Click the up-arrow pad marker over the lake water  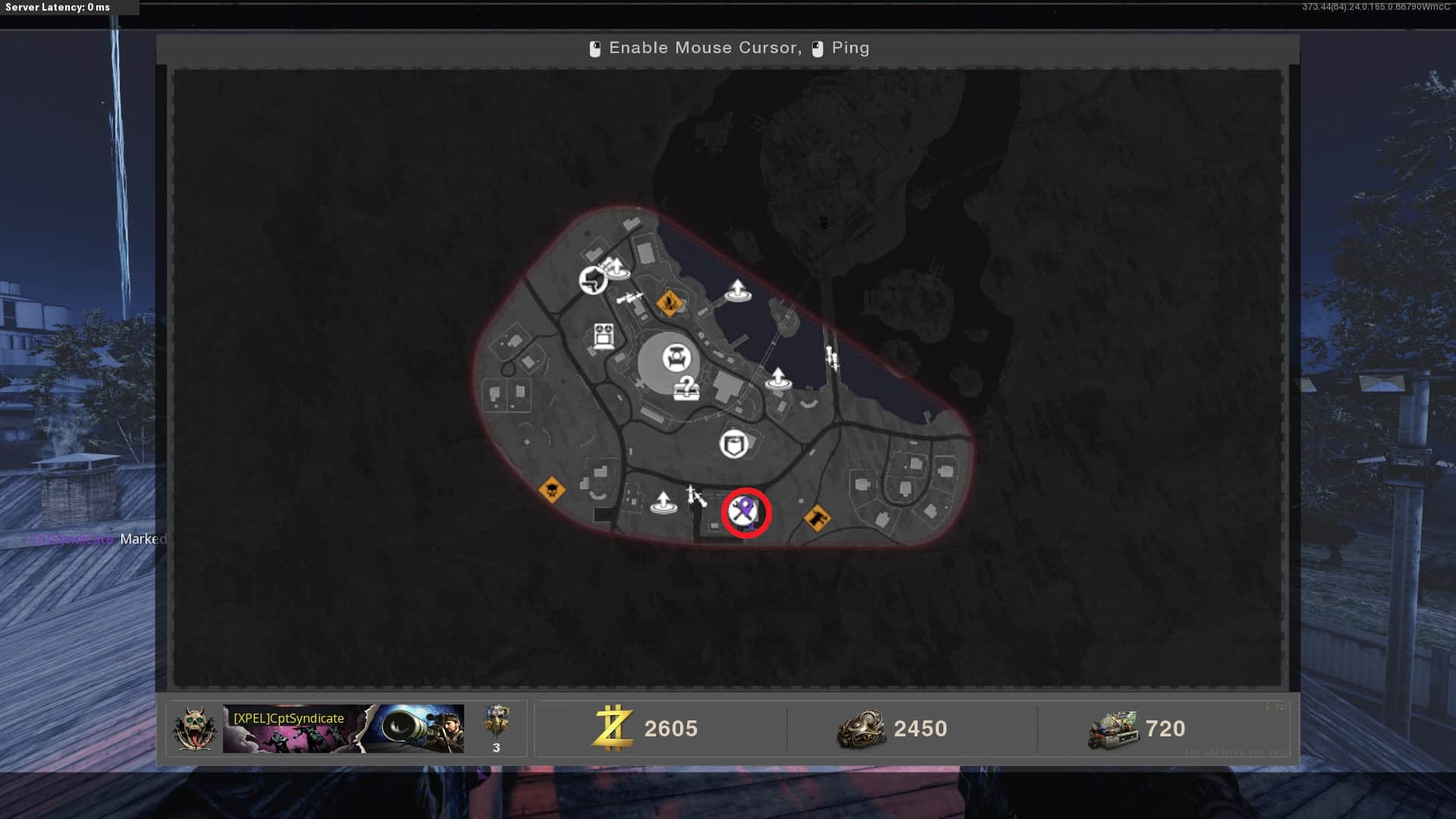(737, 290)
